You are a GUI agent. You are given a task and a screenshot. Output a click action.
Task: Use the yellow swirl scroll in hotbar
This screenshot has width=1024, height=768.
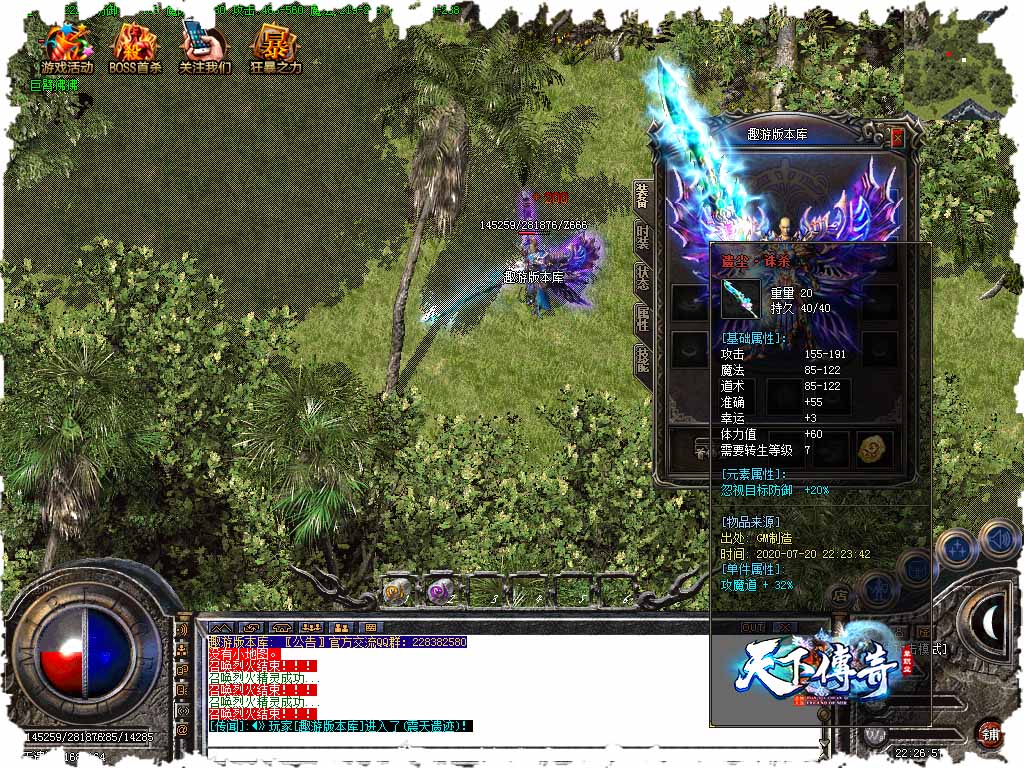(x=394, y=592)
